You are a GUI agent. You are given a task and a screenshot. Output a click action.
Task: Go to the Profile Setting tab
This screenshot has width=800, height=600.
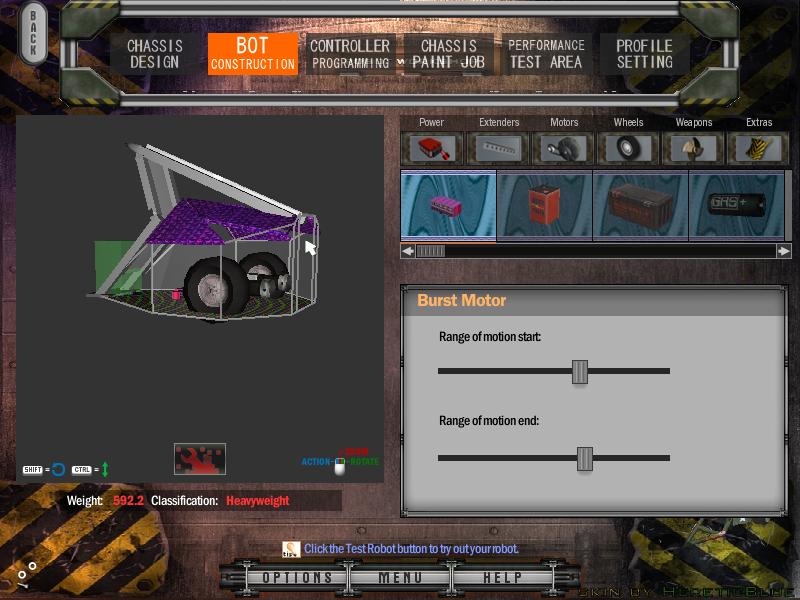(644, 54)
